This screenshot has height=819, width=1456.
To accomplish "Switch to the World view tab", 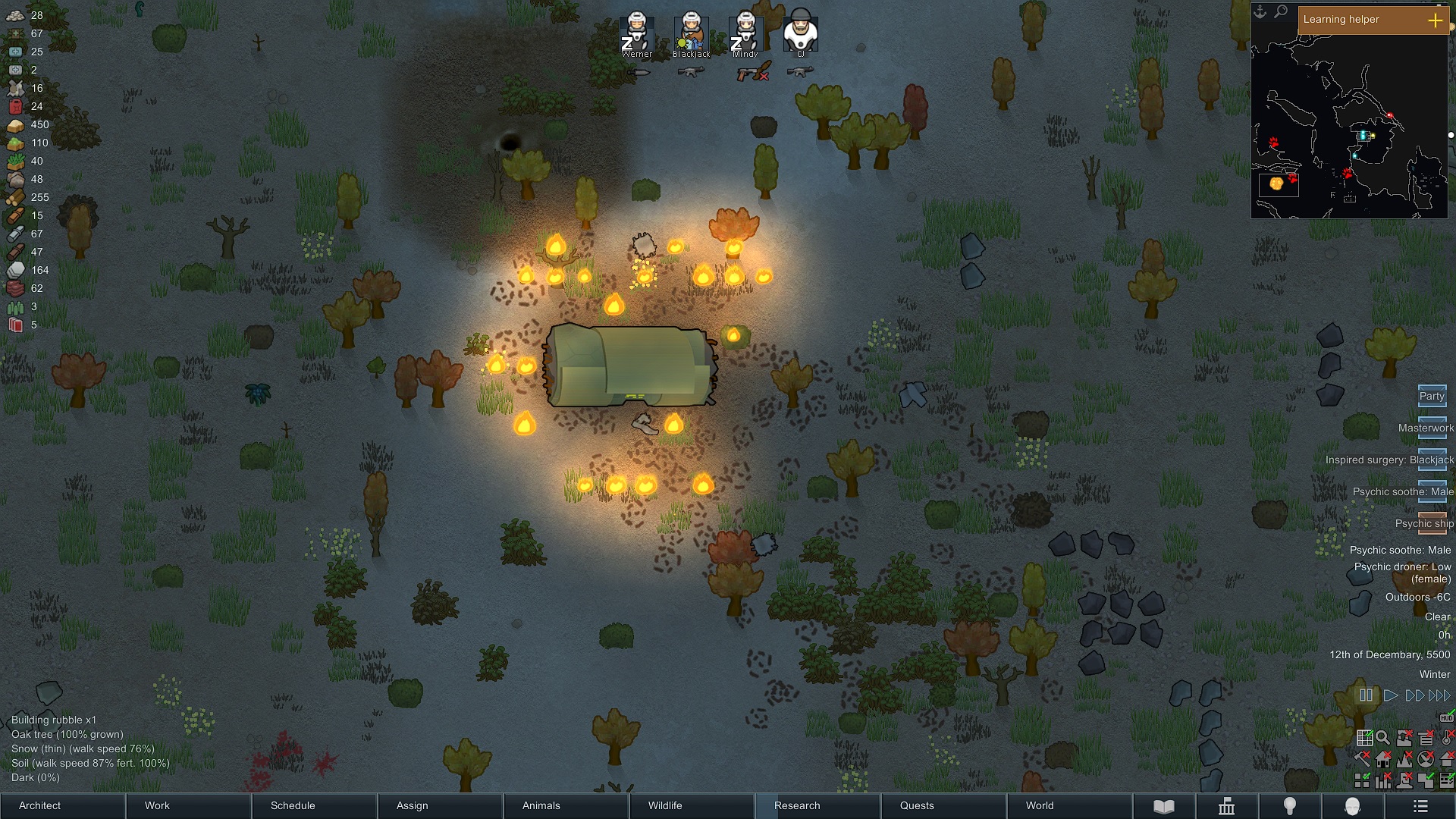I will [x=1068, y=805].
